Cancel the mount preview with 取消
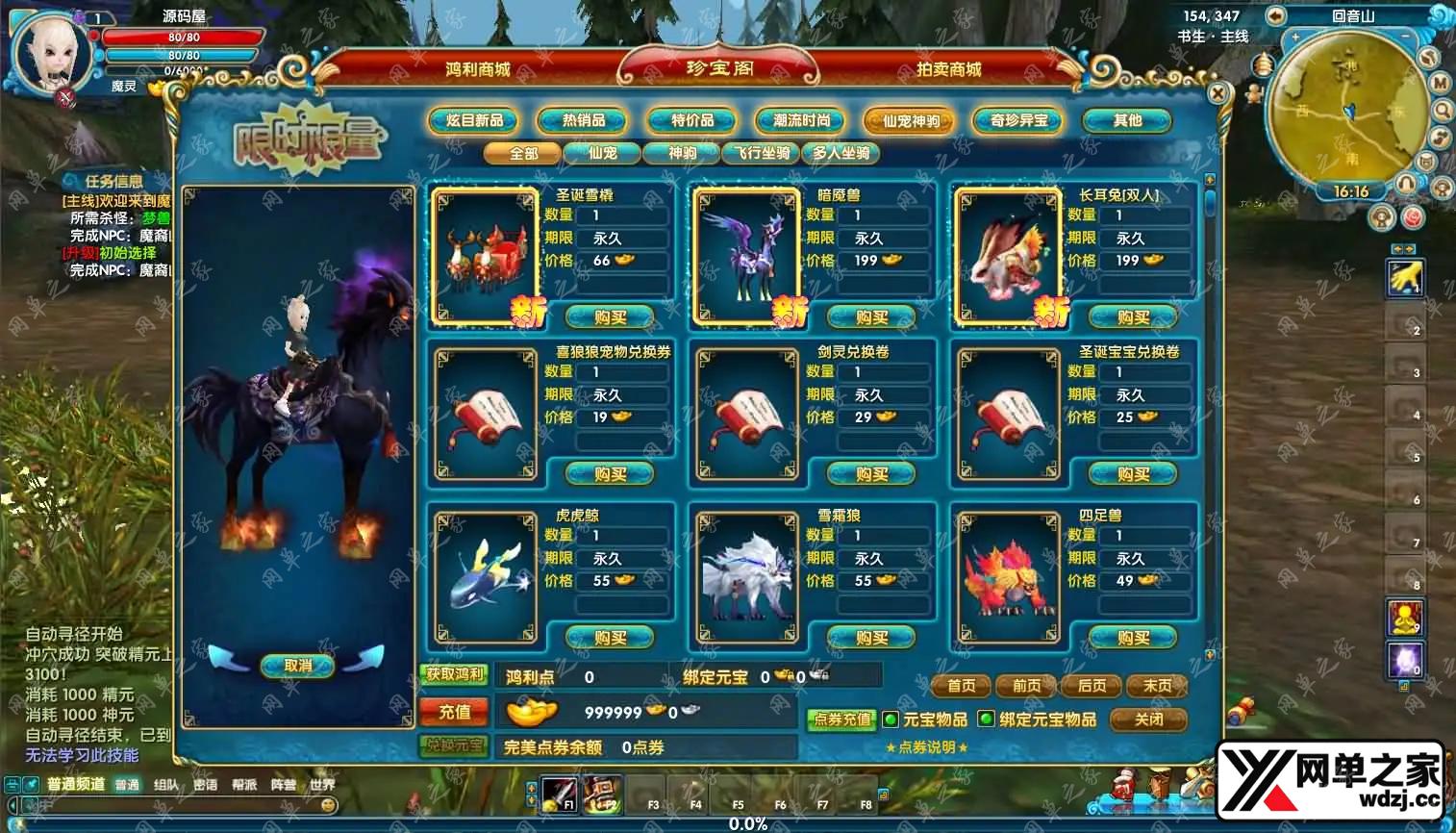Viewport: 1456px width, 833px height. coord(298,666)
